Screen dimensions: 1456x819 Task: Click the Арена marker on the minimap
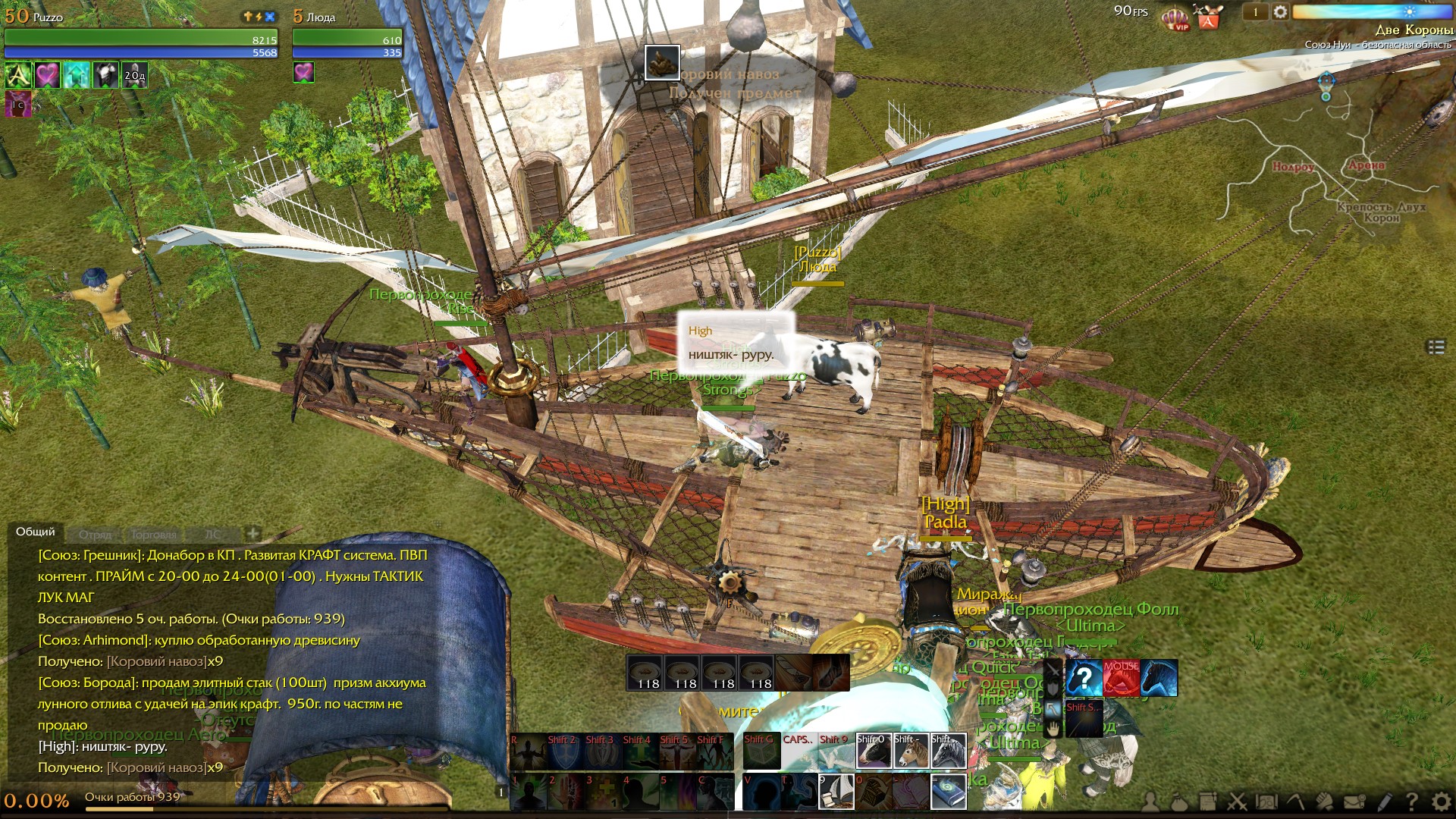coord(1367,165)
